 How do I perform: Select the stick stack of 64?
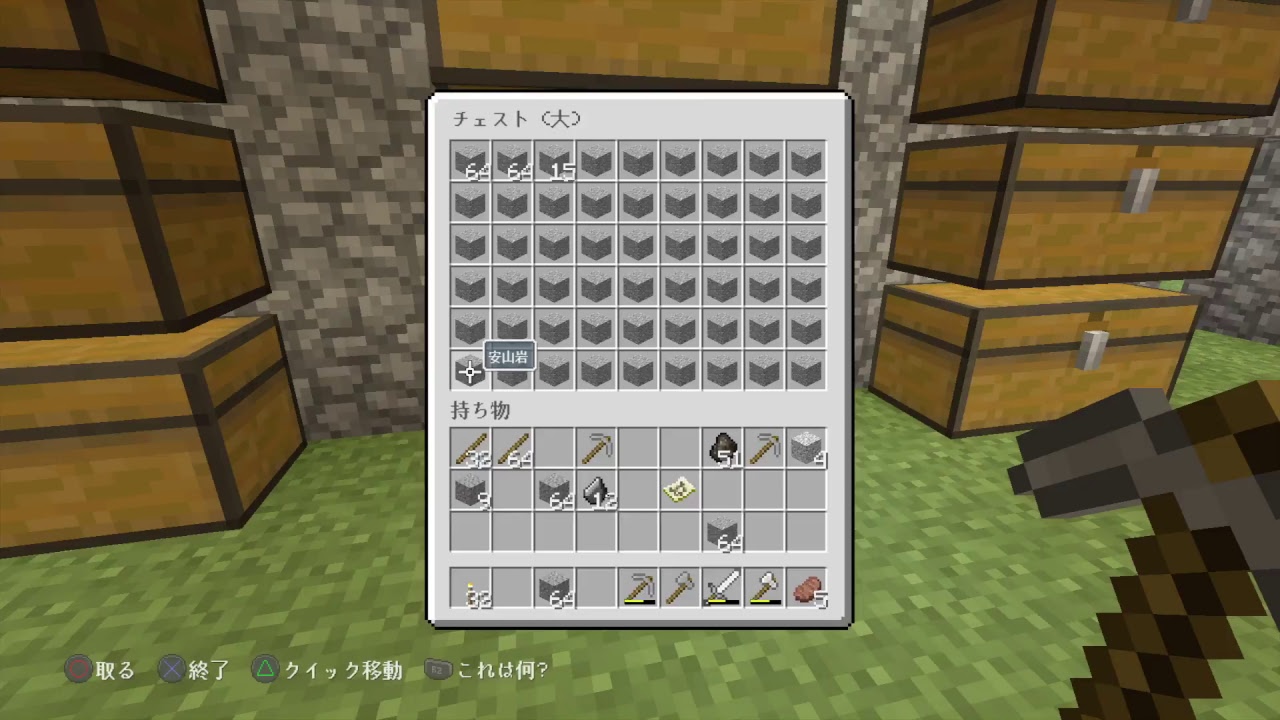point(512,447)
